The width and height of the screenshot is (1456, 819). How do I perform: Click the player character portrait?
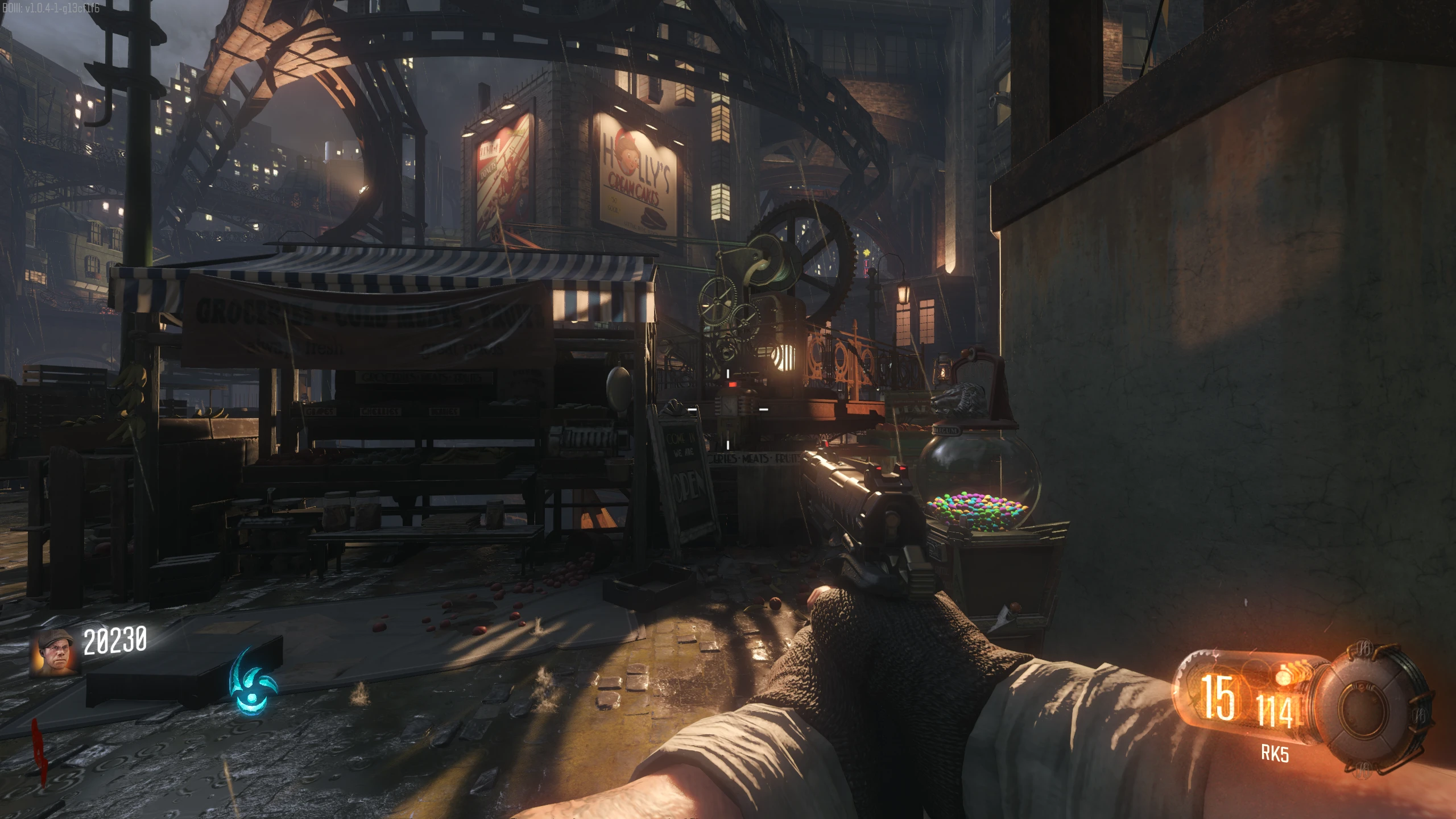(x=55, y=652)
